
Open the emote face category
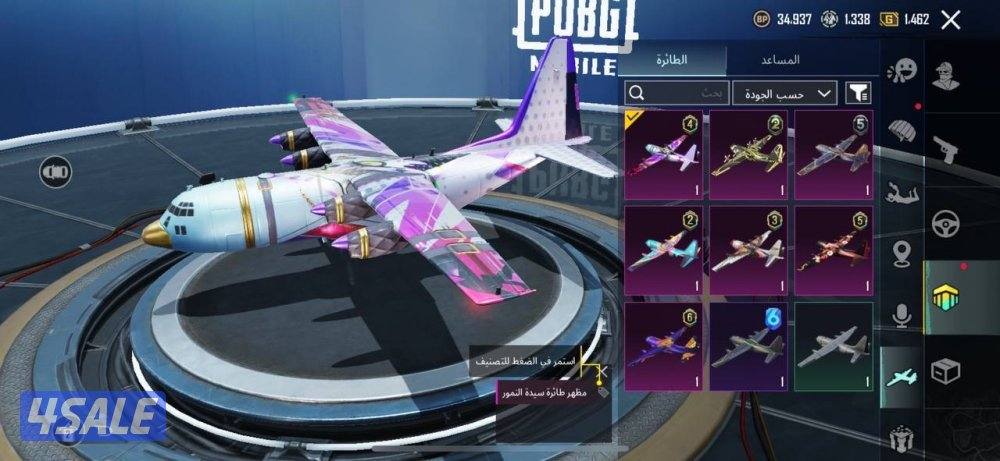[903, 70]
